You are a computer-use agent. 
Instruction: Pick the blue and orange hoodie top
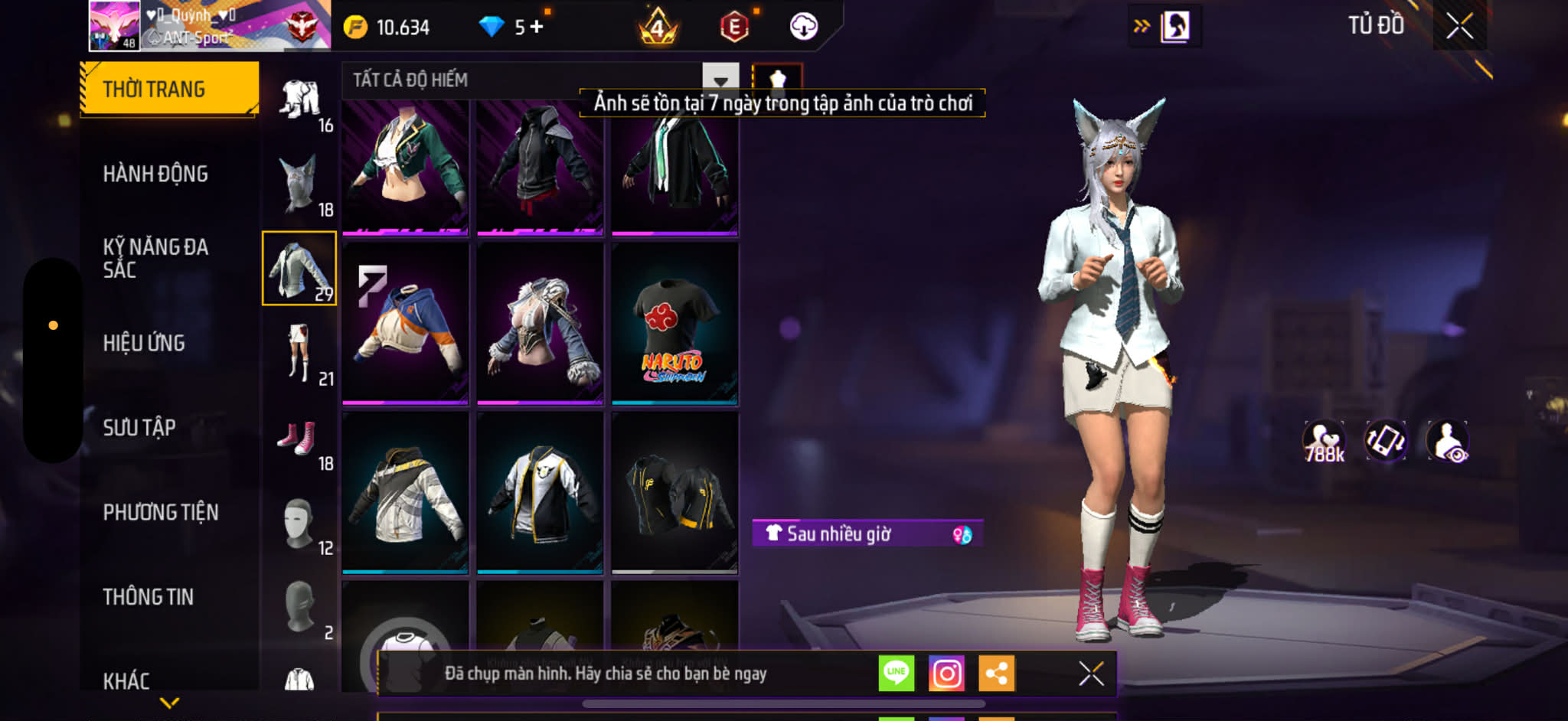405,322
